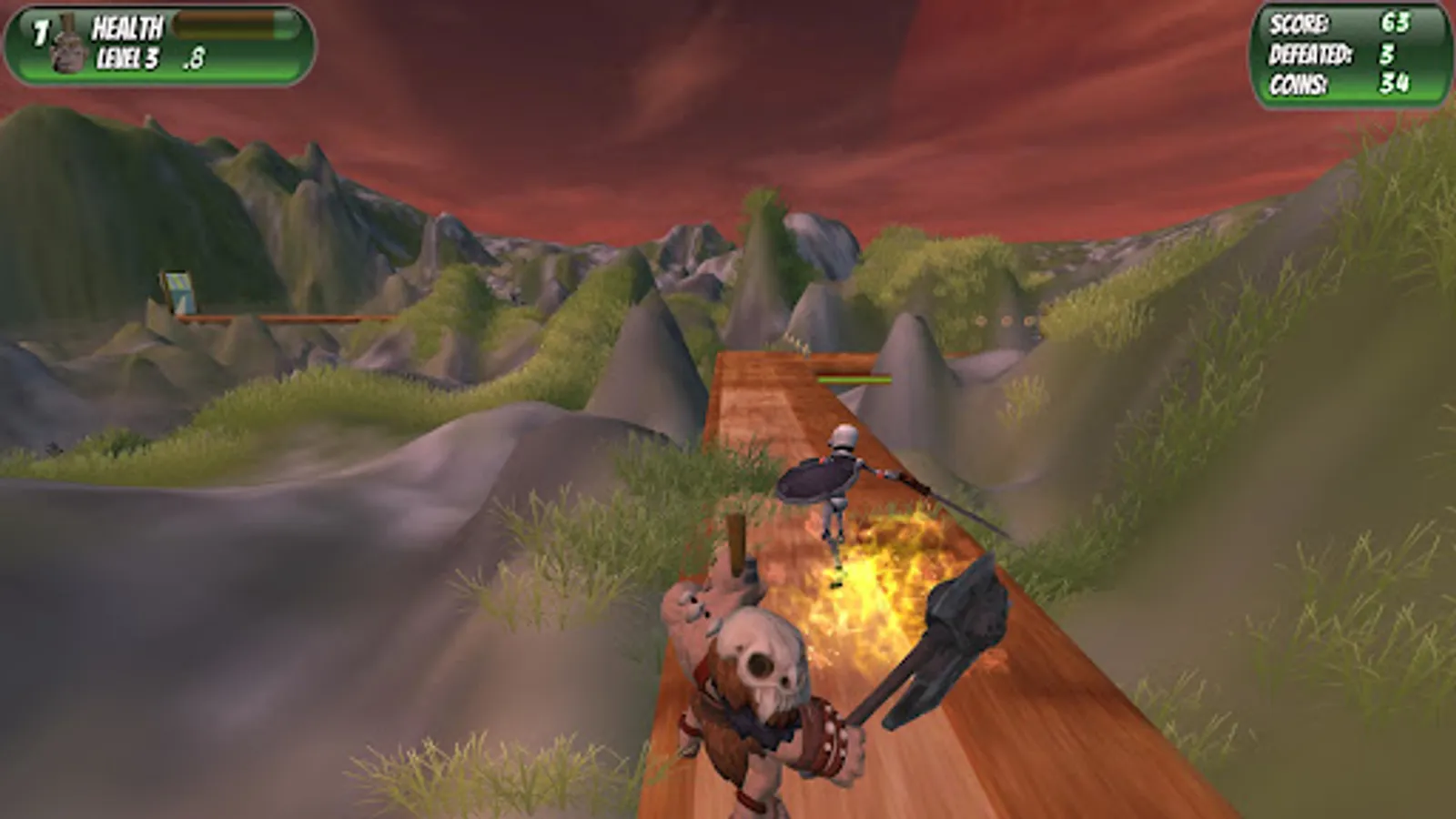This screenshot has width=1456, height=819.
Task: Click the wooden club held by the ogre
Action: tap(733, 546)
